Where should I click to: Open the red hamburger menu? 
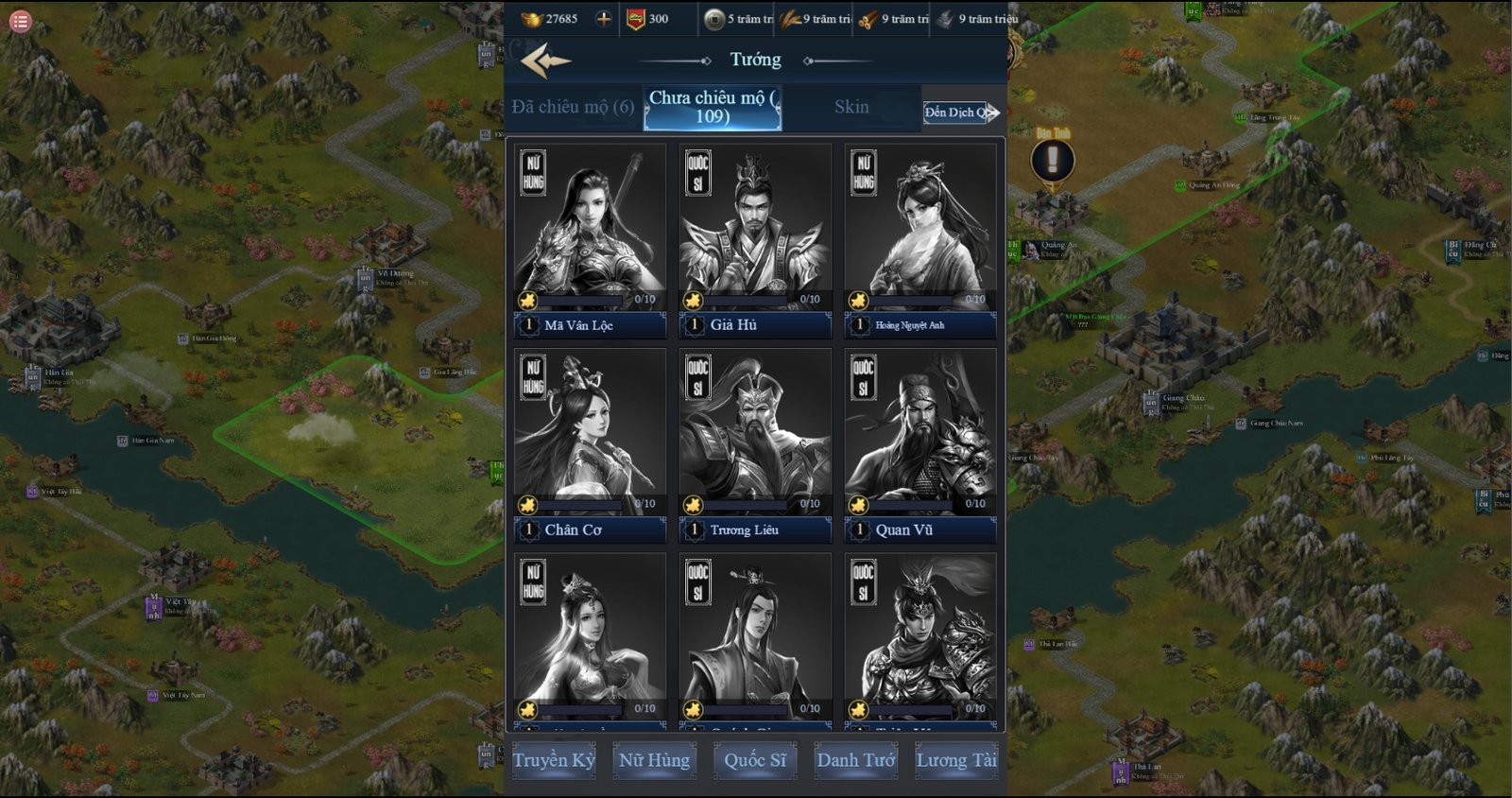click(x=20, y=21)
